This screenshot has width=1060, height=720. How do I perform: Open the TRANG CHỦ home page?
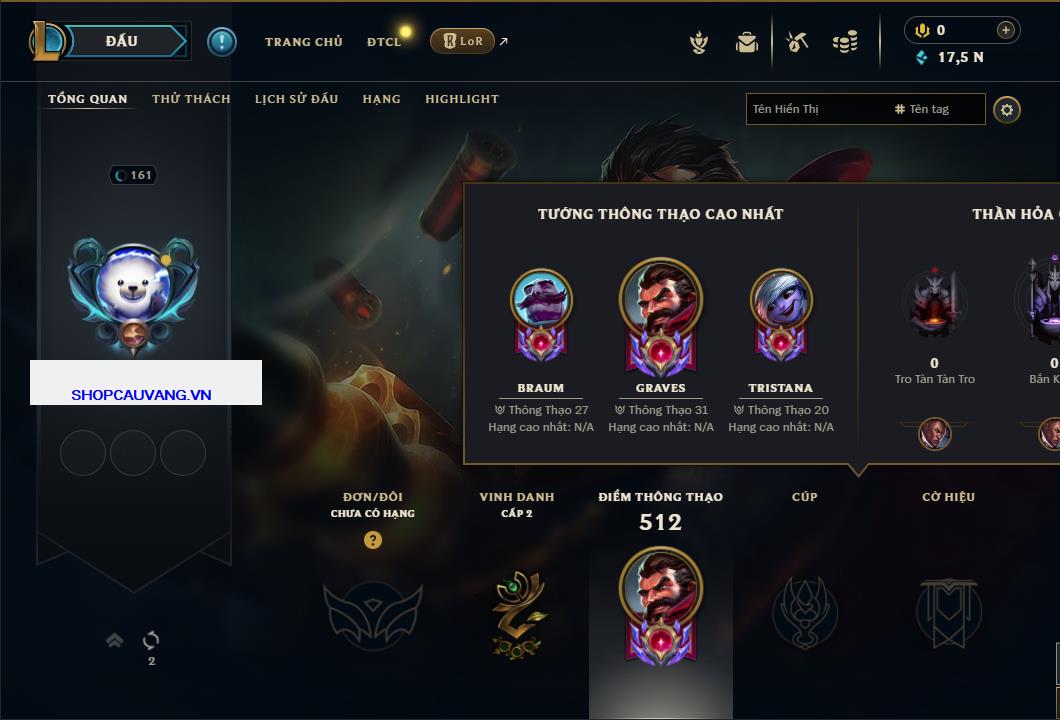point(303,42)
